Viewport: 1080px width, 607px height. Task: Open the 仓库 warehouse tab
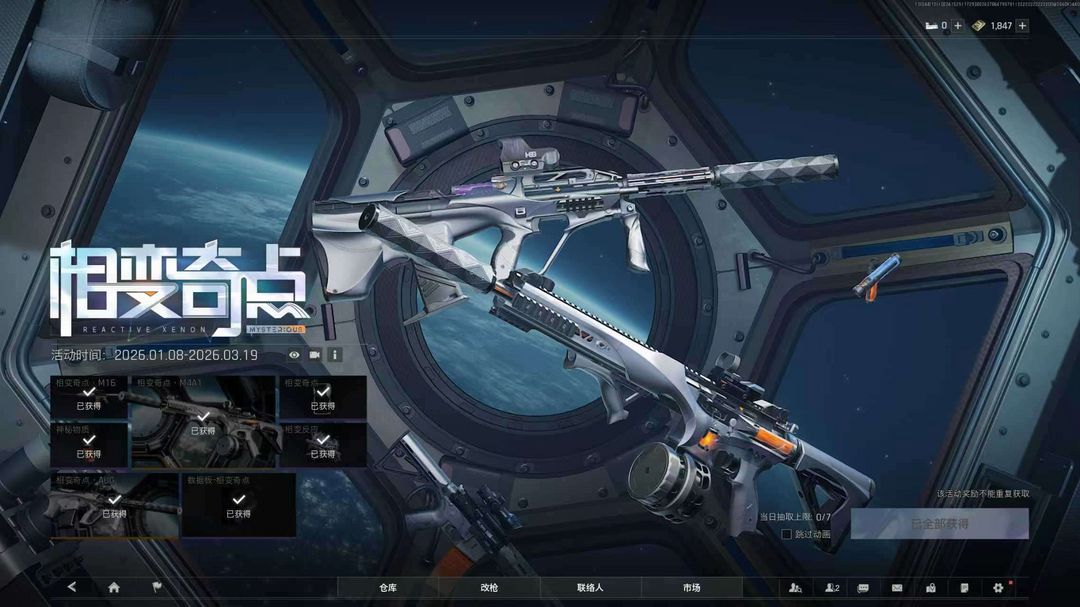click(x=388, y=587)
